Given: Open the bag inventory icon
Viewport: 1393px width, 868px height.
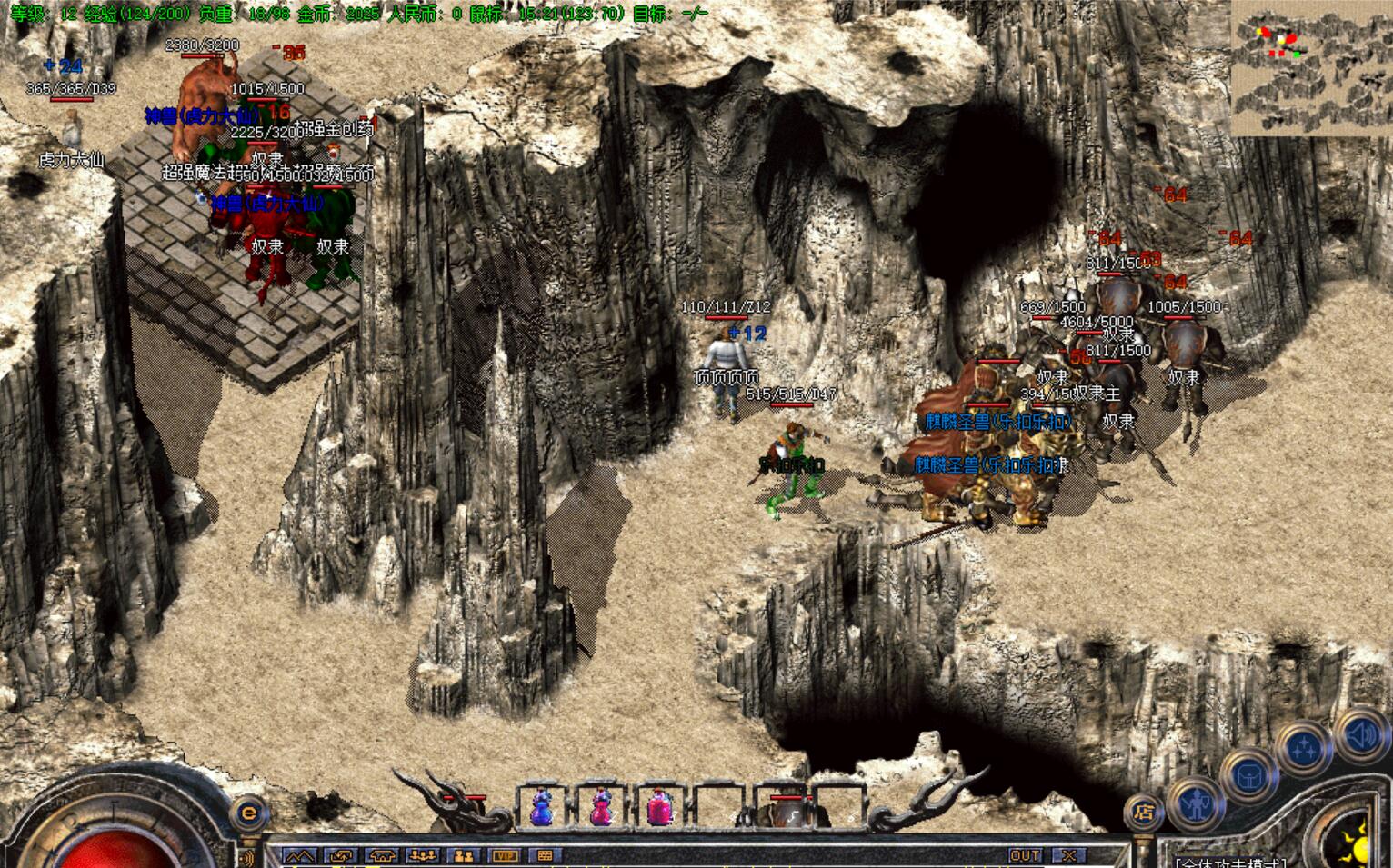Looking at the screenshot, I should (x=1250, y=775).
